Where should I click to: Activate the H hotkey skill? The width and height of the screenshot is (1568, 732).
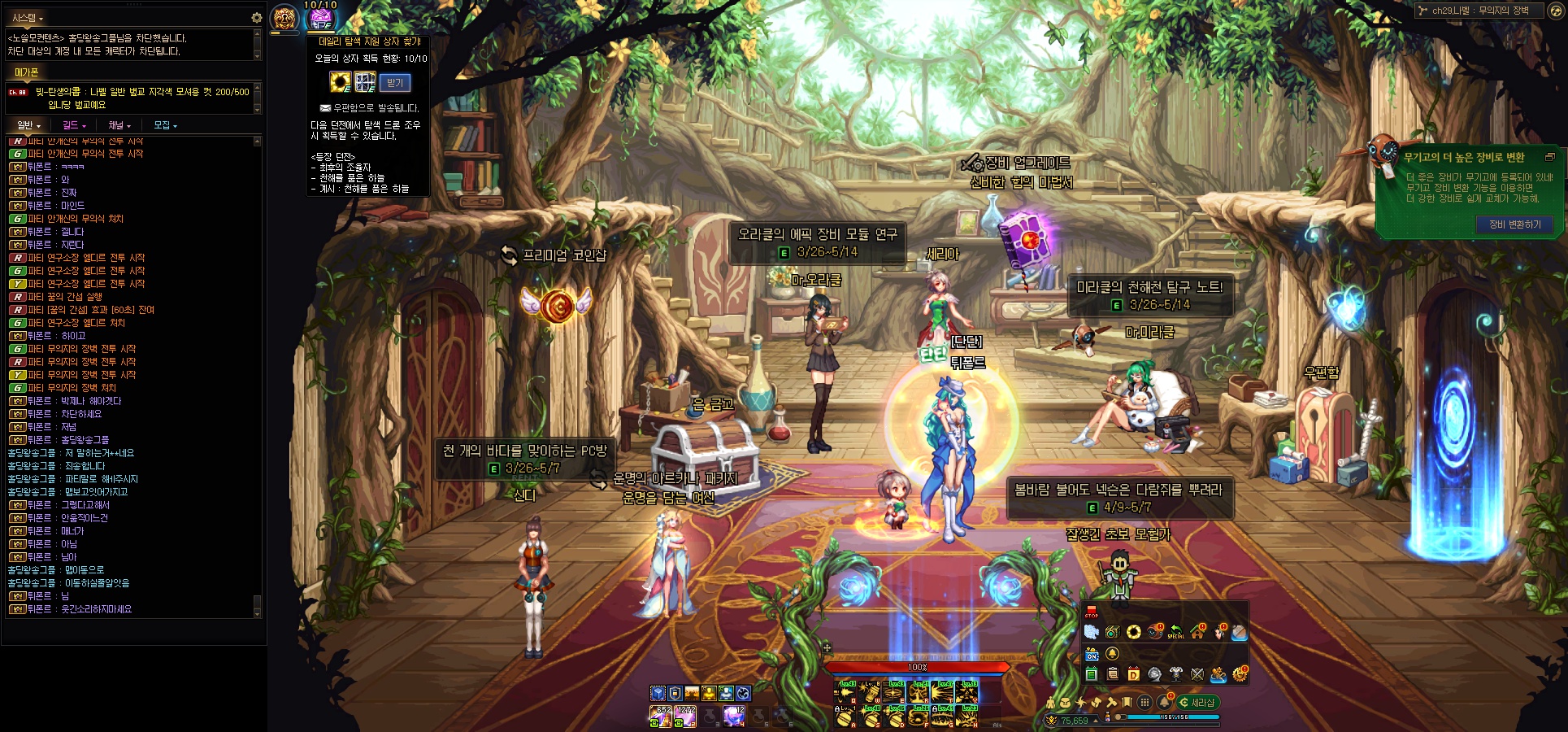(x=968, y=715)
